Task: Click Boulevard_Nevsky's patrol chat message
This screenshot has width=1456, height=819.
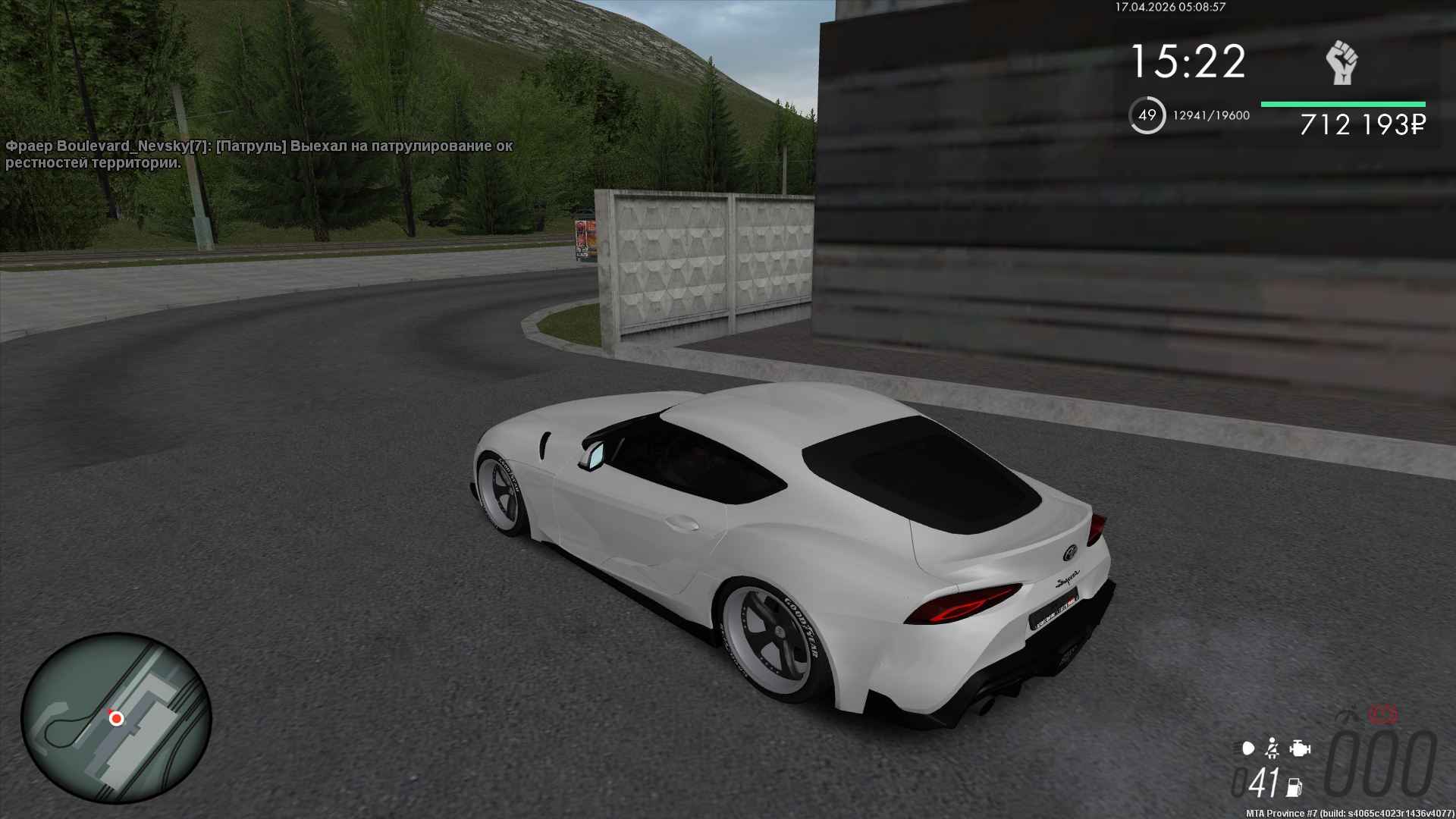Action: click(259, 154)
